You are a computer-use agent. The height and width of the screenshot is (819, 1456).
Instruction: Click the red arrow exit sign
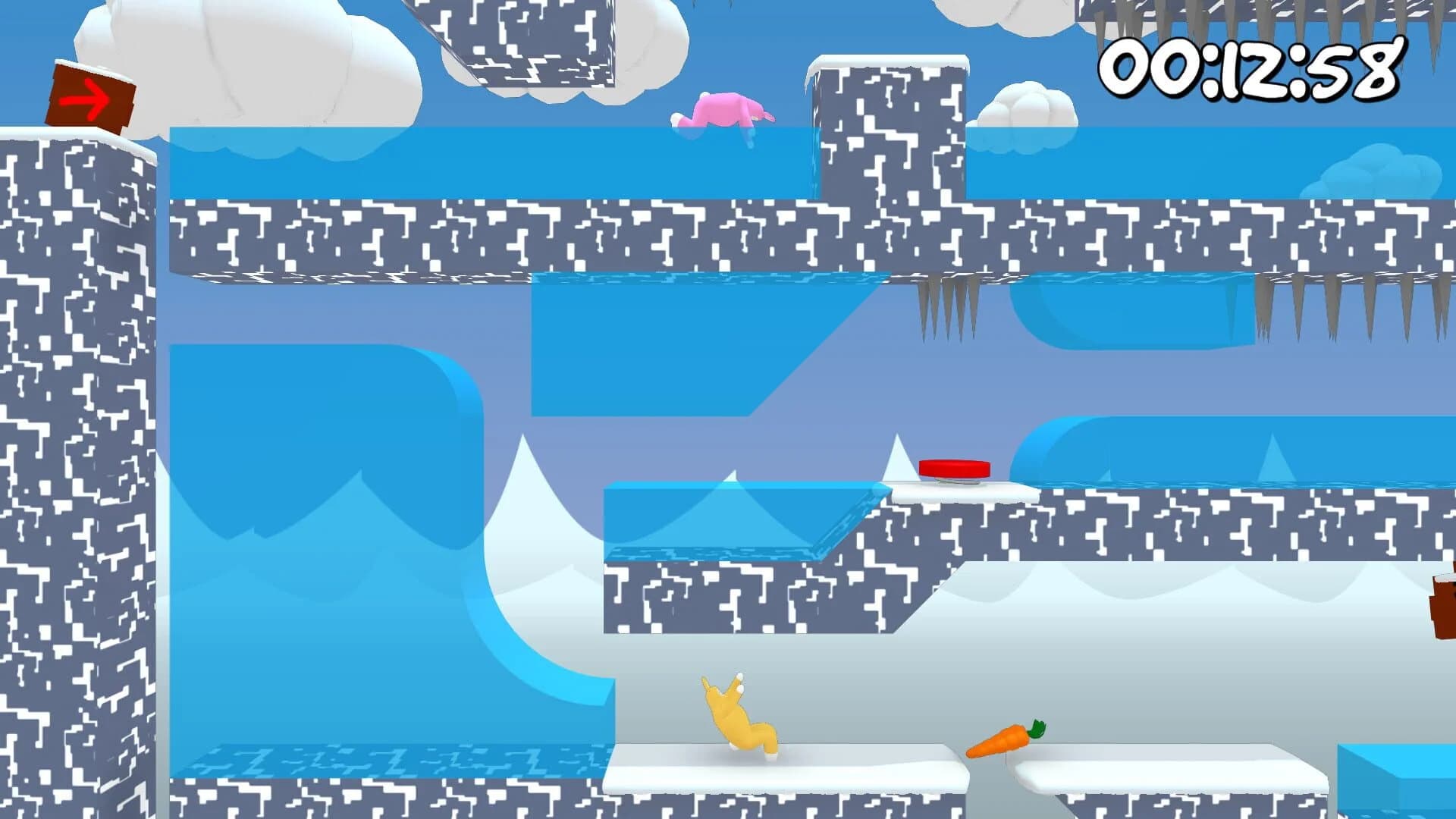click(x=89, y=96)
